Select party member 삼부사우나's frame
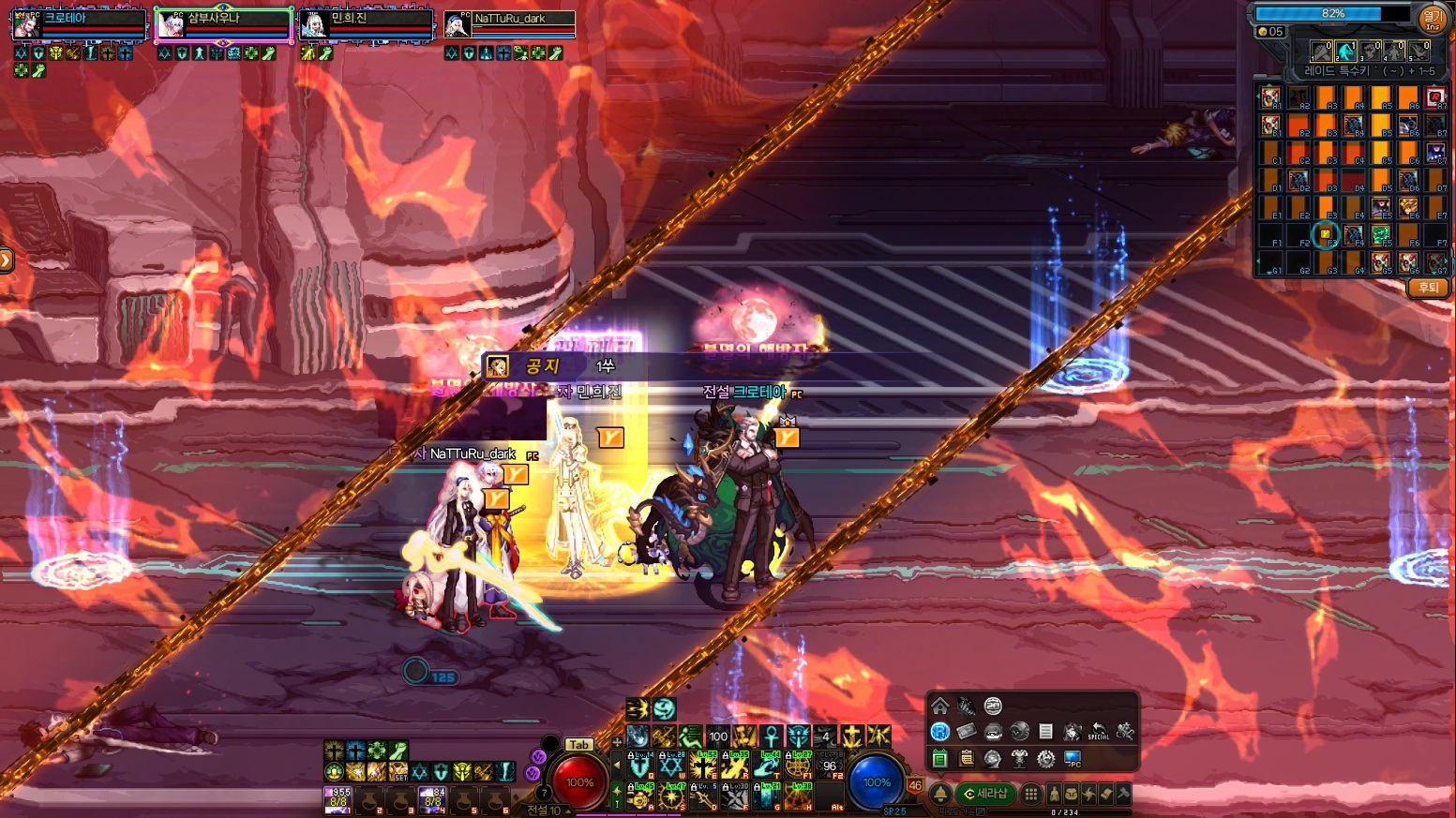The height and width of the screenshot is (818, 1456). point(223,24)
